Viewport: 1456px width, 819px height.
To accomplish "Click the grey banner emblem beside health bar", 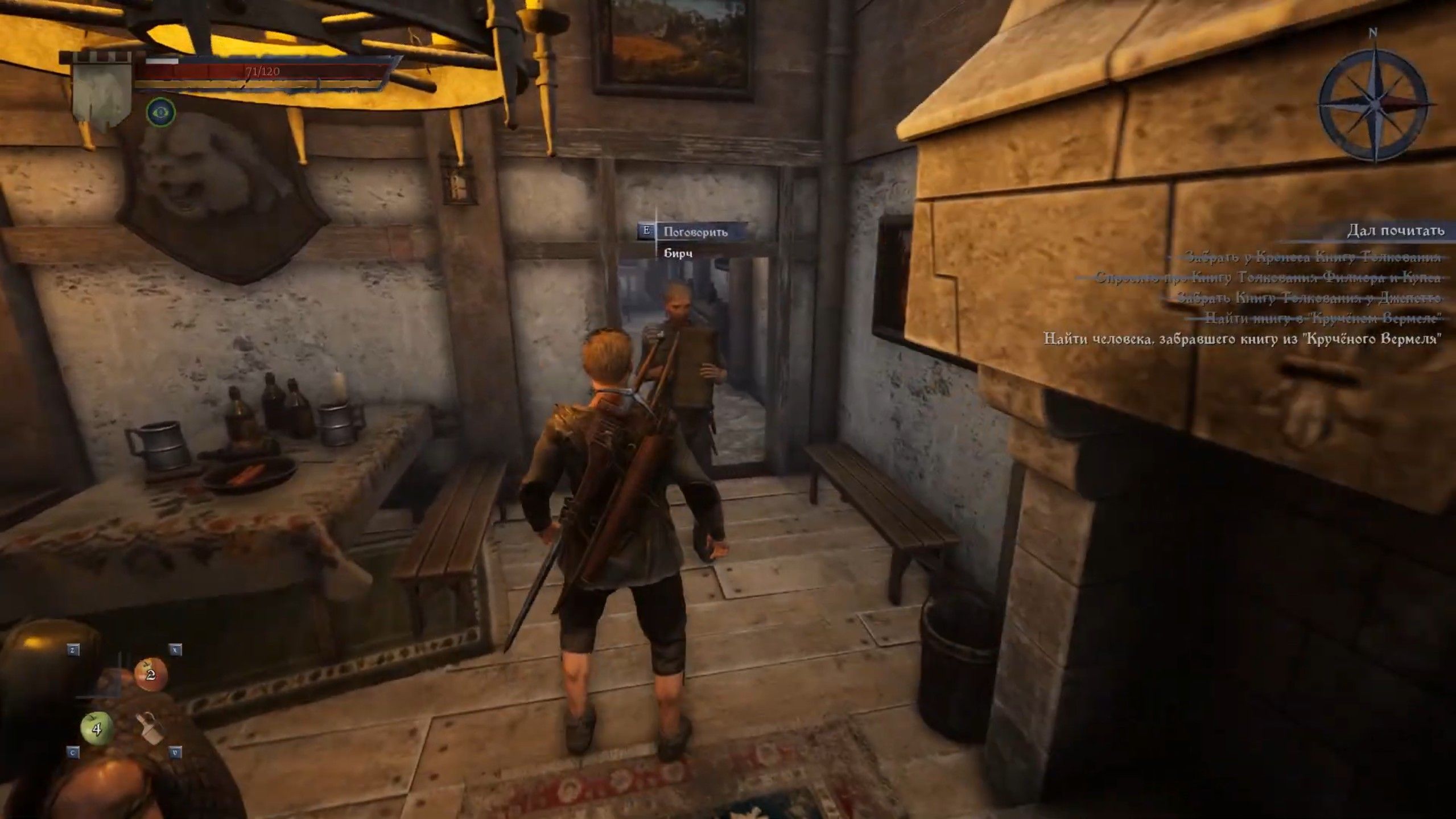I will pyautogui.click(x=102, y=93).
